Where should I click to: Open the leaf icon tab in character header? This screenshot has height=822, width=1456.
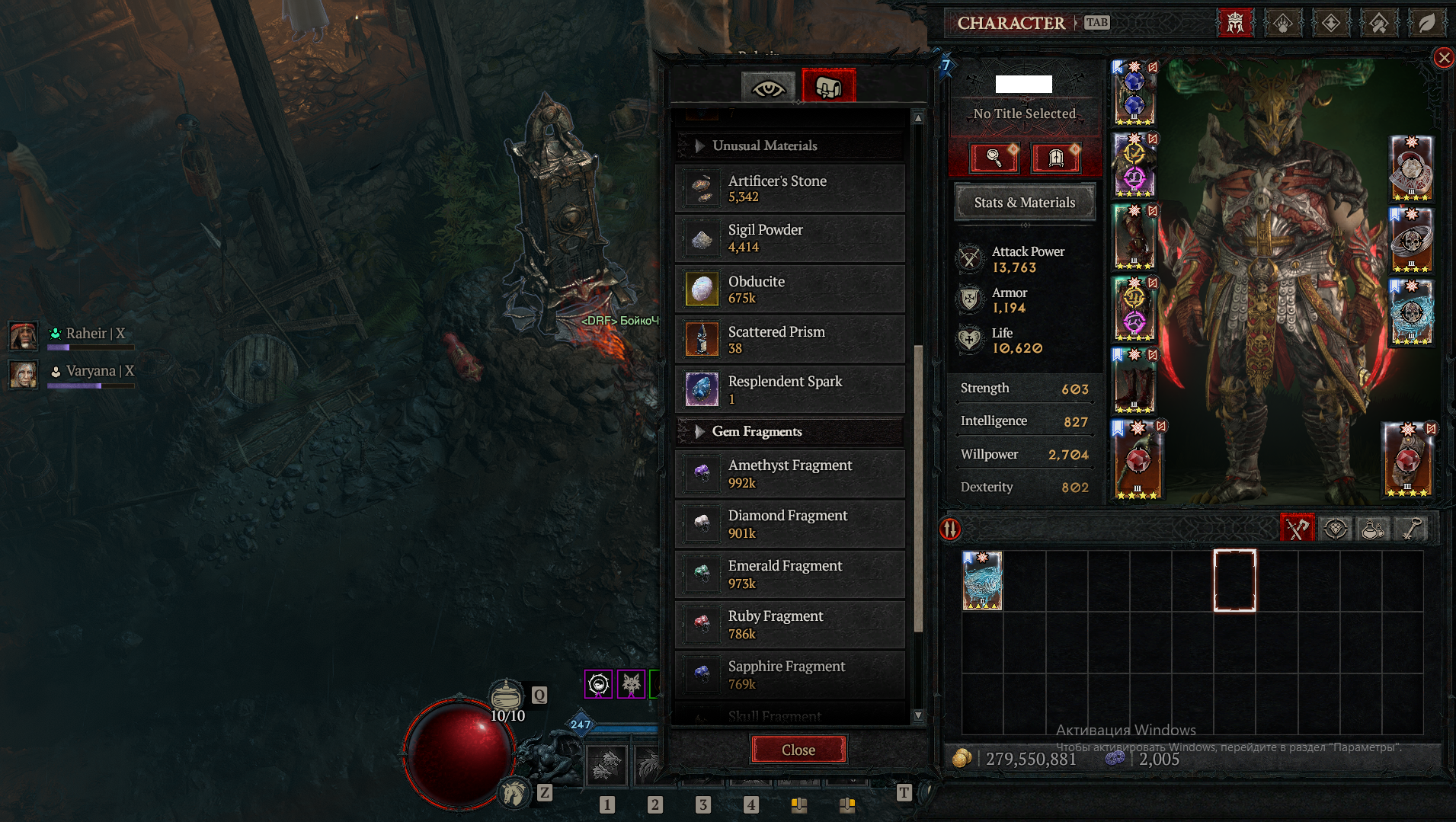[x=1426, y=23]
